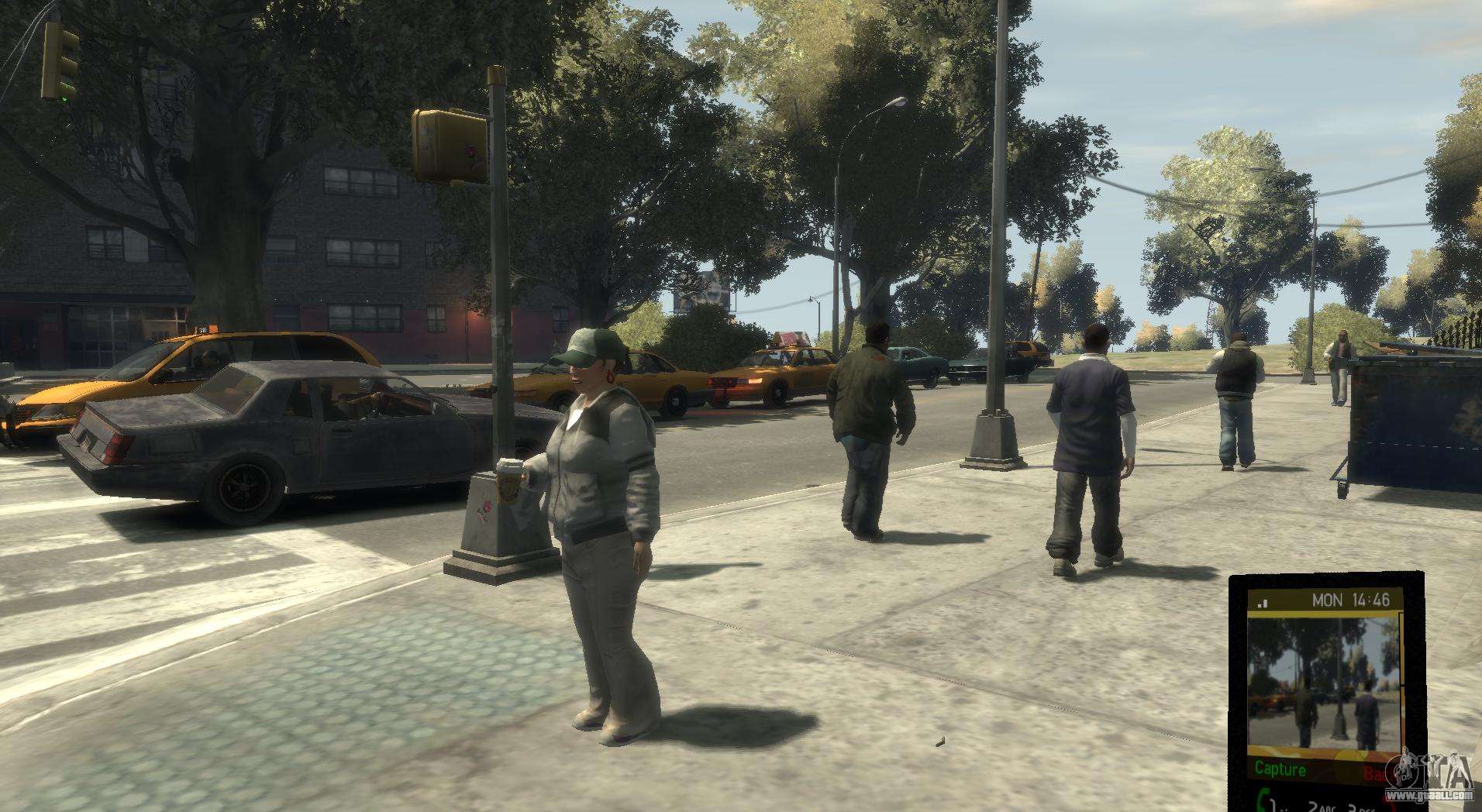Tap the green call key on phone
The height and width of the screenshot is (812, 1482).
tap(1263, 800)
